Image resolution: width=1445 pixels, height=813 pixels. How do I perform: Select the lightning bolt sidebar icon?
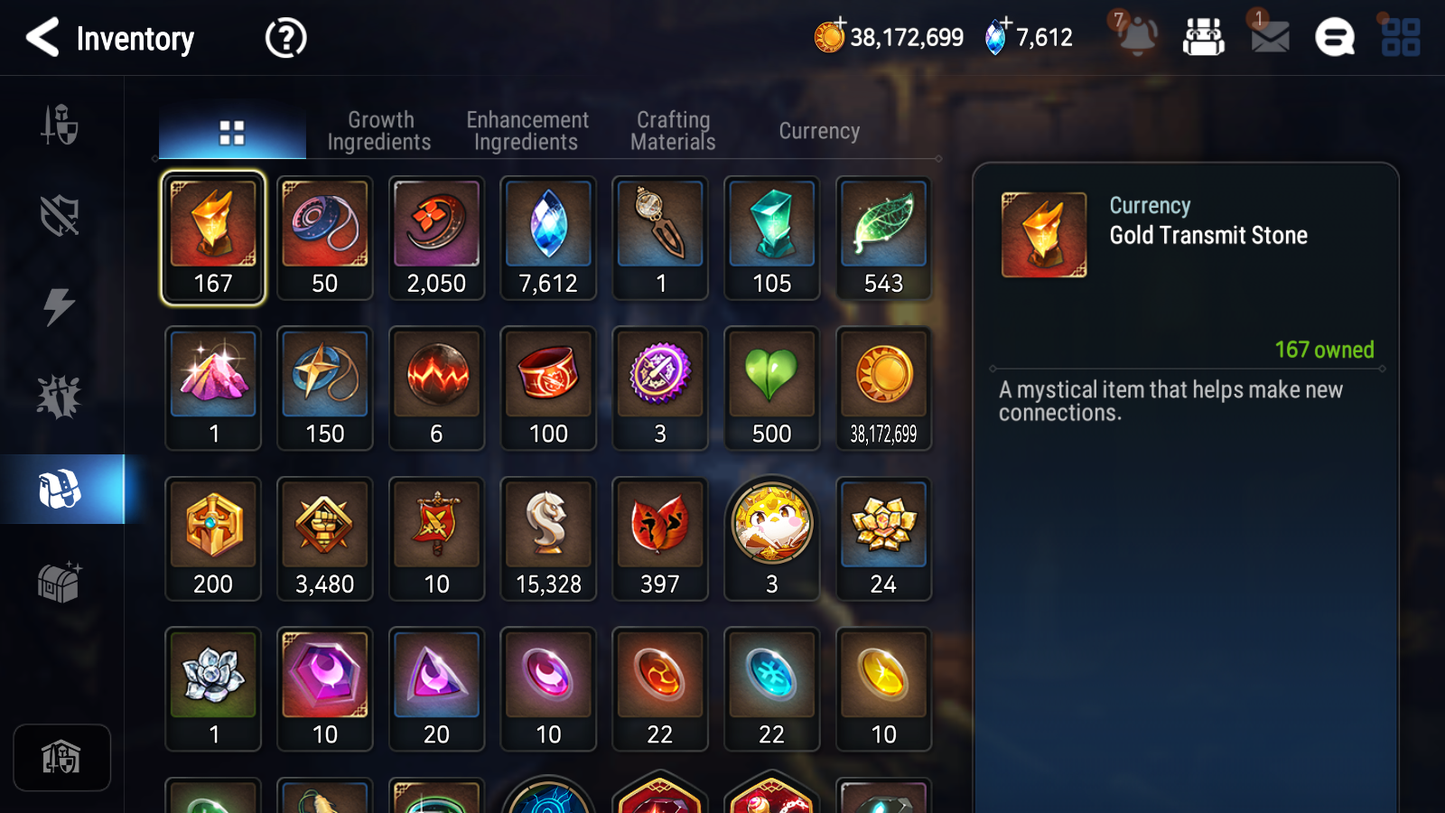(60, 306)
